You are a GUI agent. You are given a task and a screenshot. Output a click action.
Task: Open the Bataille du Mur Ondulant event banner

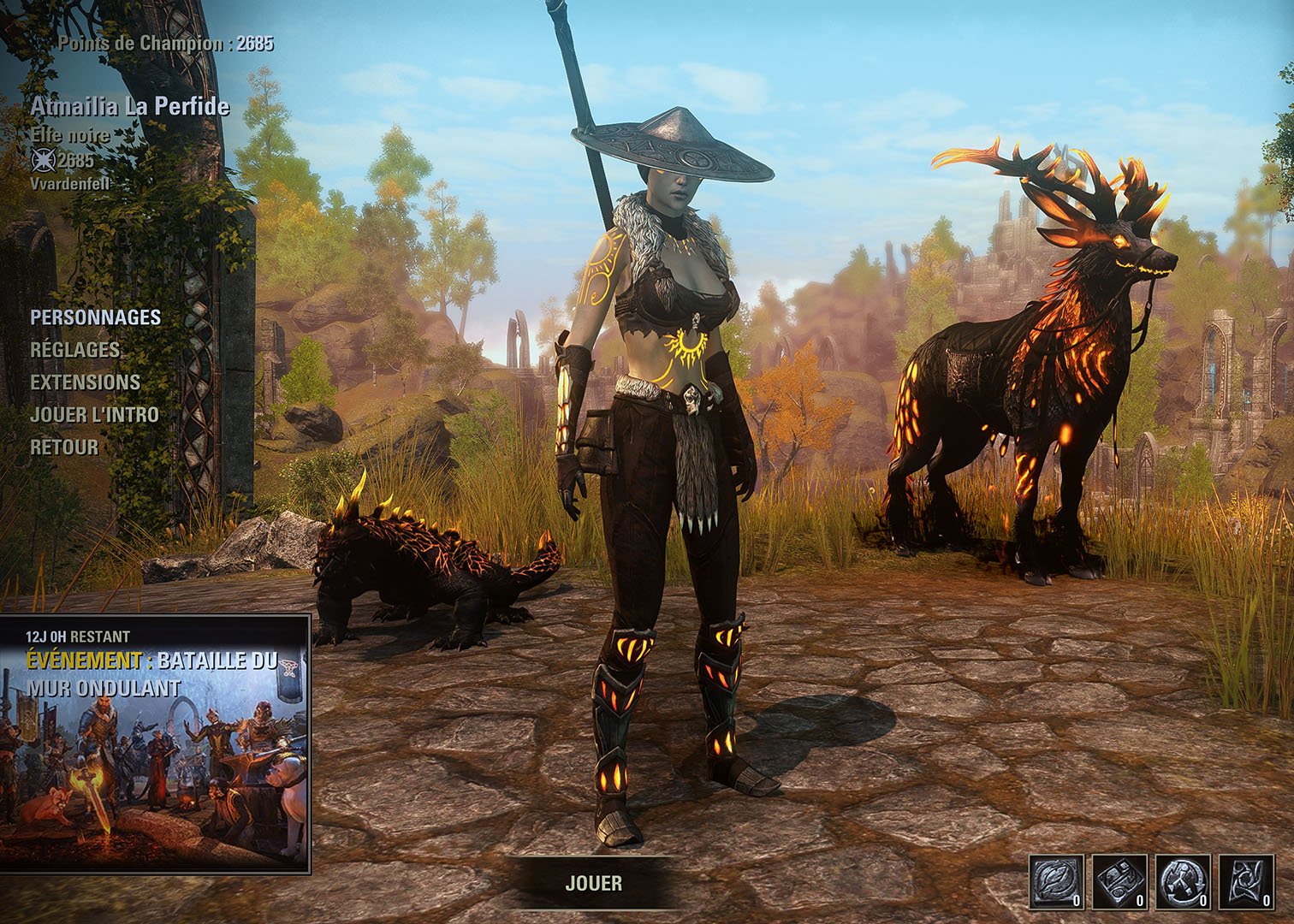click(x=155, y=743)
